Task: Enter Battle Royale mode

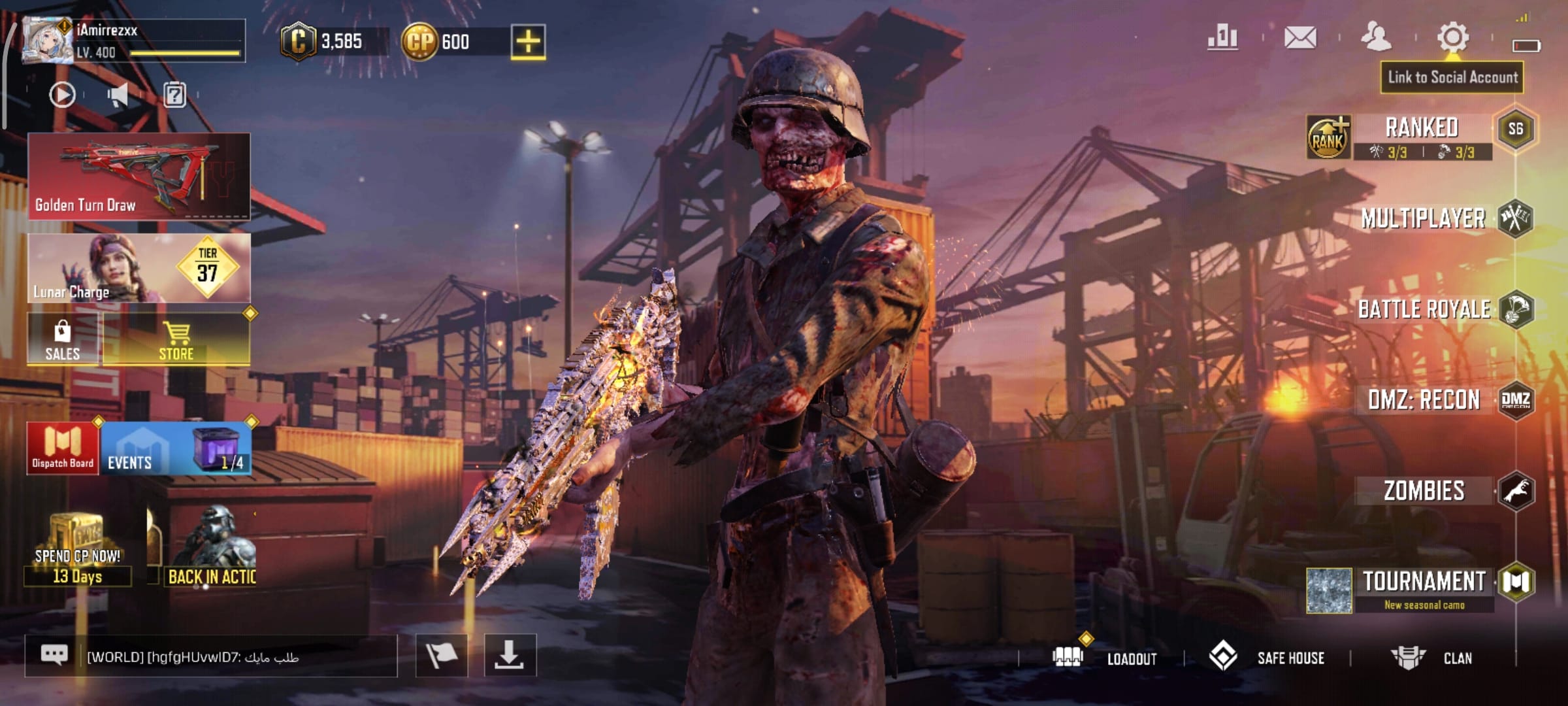Action: [1424, 309]
